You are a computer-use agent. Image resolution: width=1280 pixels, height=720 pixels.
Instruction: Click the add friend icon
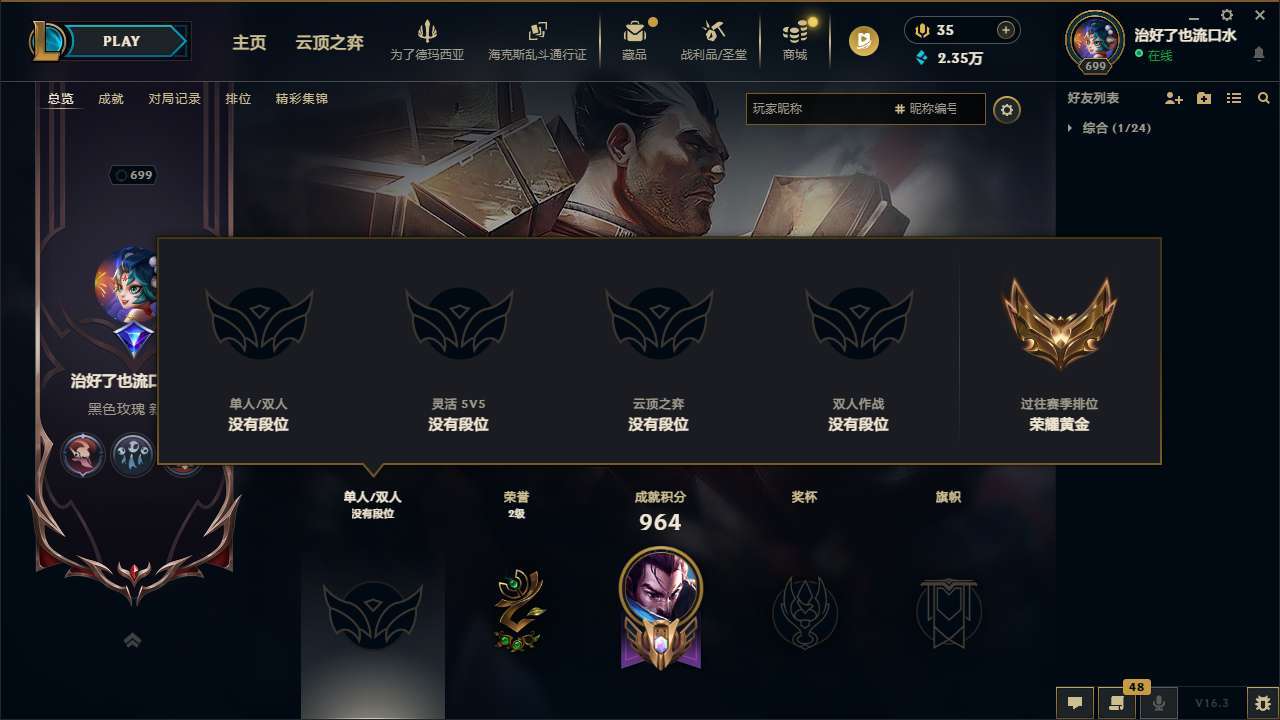coord(1173,98)
